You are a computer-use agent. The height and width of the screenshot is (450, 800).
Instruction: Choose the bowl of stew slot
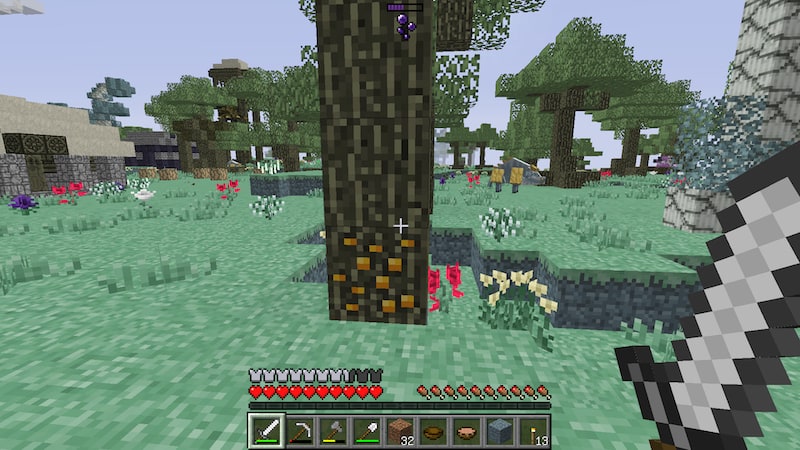[467, 431]
